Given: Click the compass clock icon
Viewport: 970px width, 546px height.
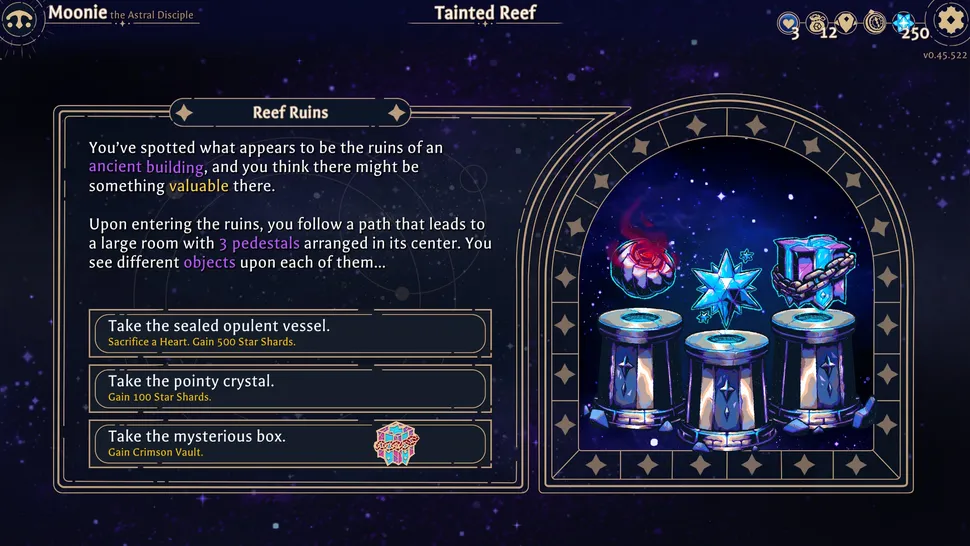Looking at the screenshot, I should pyautogui.click(x=875, y=22).
